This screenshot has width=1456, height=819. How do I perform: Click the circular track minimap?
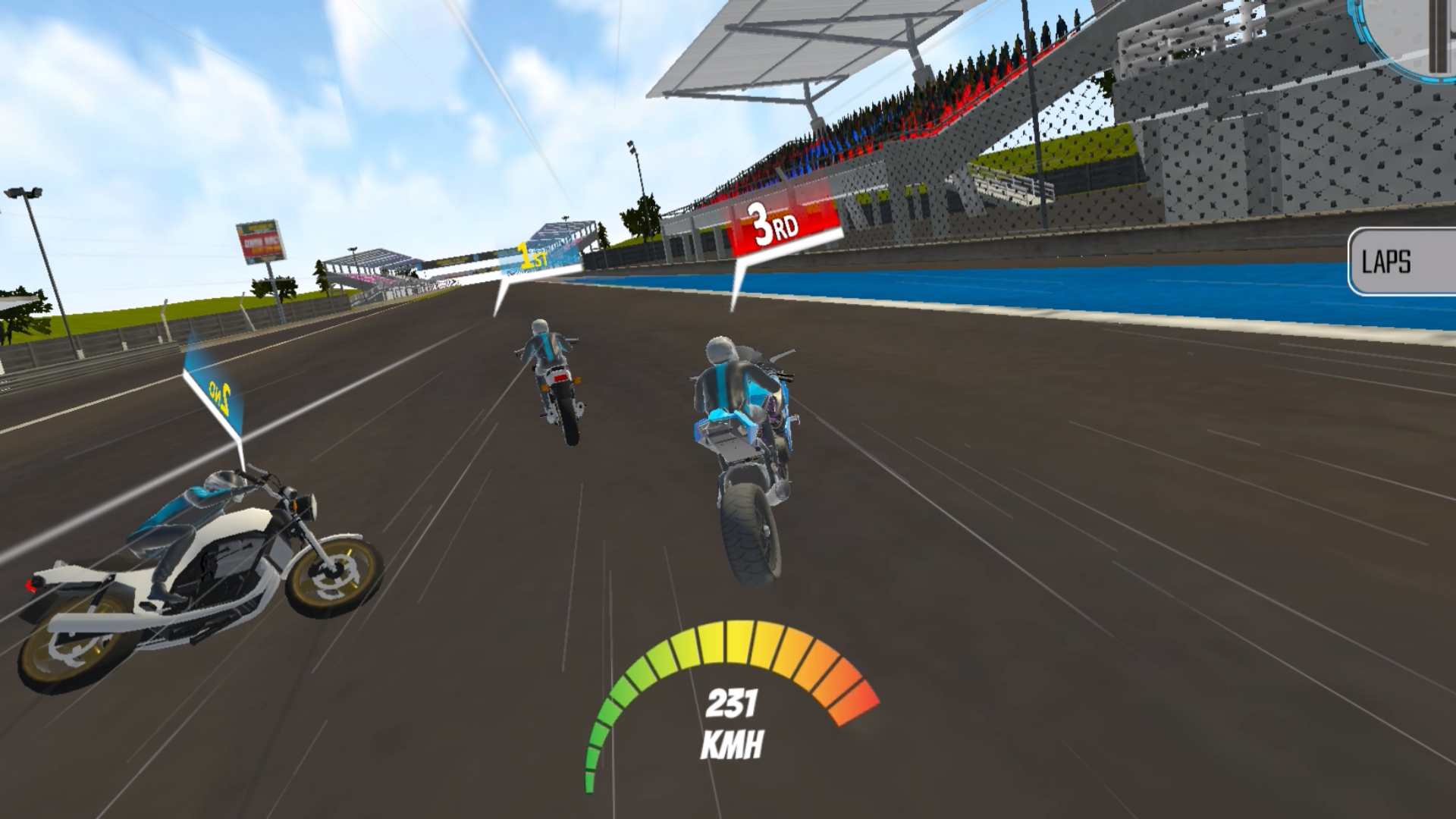click(x=1417, y=32)
